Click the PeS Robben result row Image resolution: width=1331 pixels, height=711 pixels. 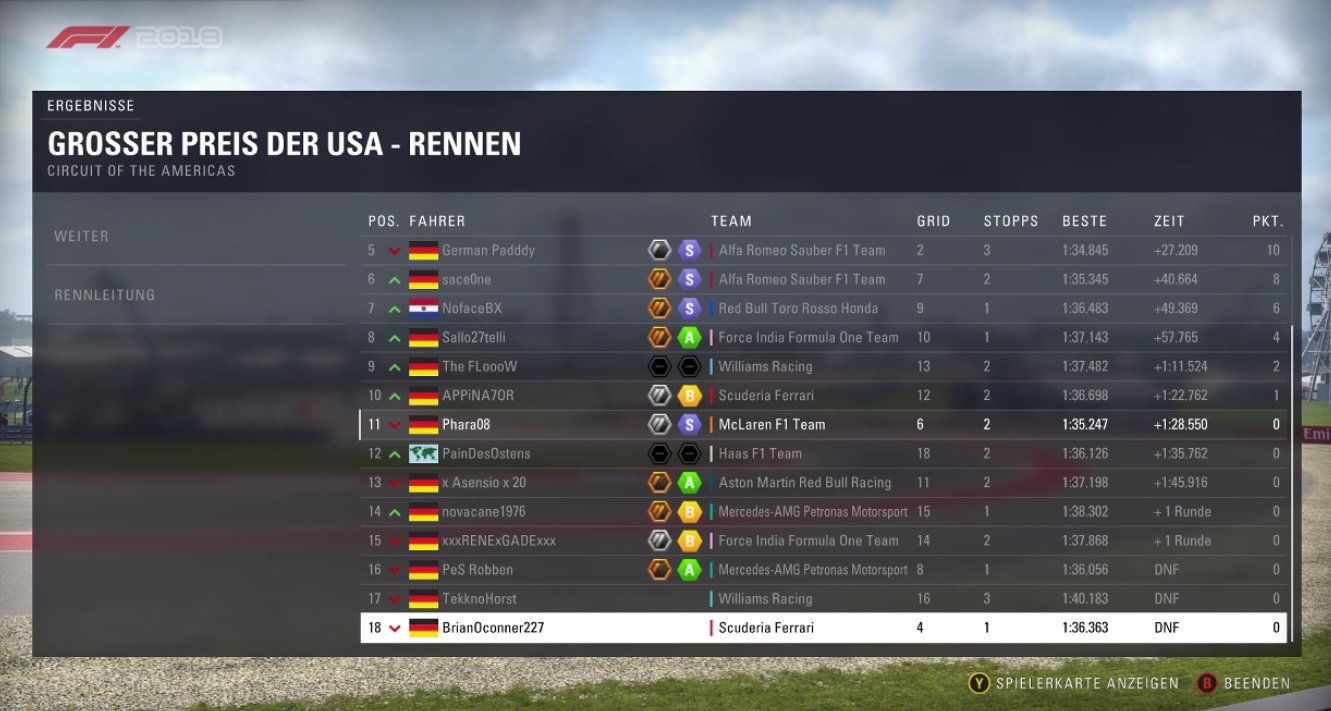pos(477,569)
